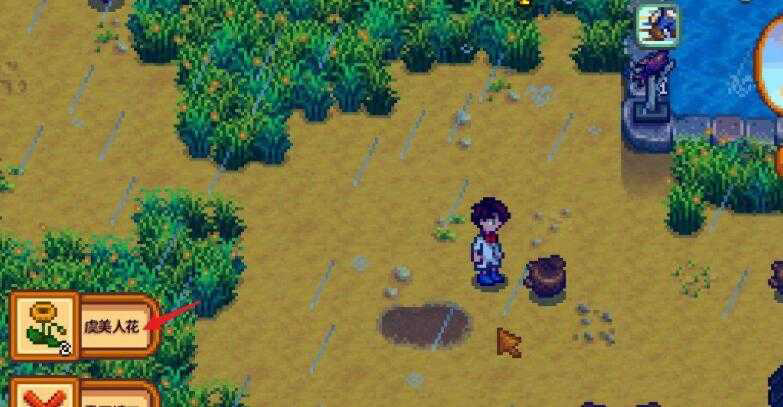The width and height of the screenshot is (783, 407).
Task: Select the sunflower item icon
Action: pos(43,324)
